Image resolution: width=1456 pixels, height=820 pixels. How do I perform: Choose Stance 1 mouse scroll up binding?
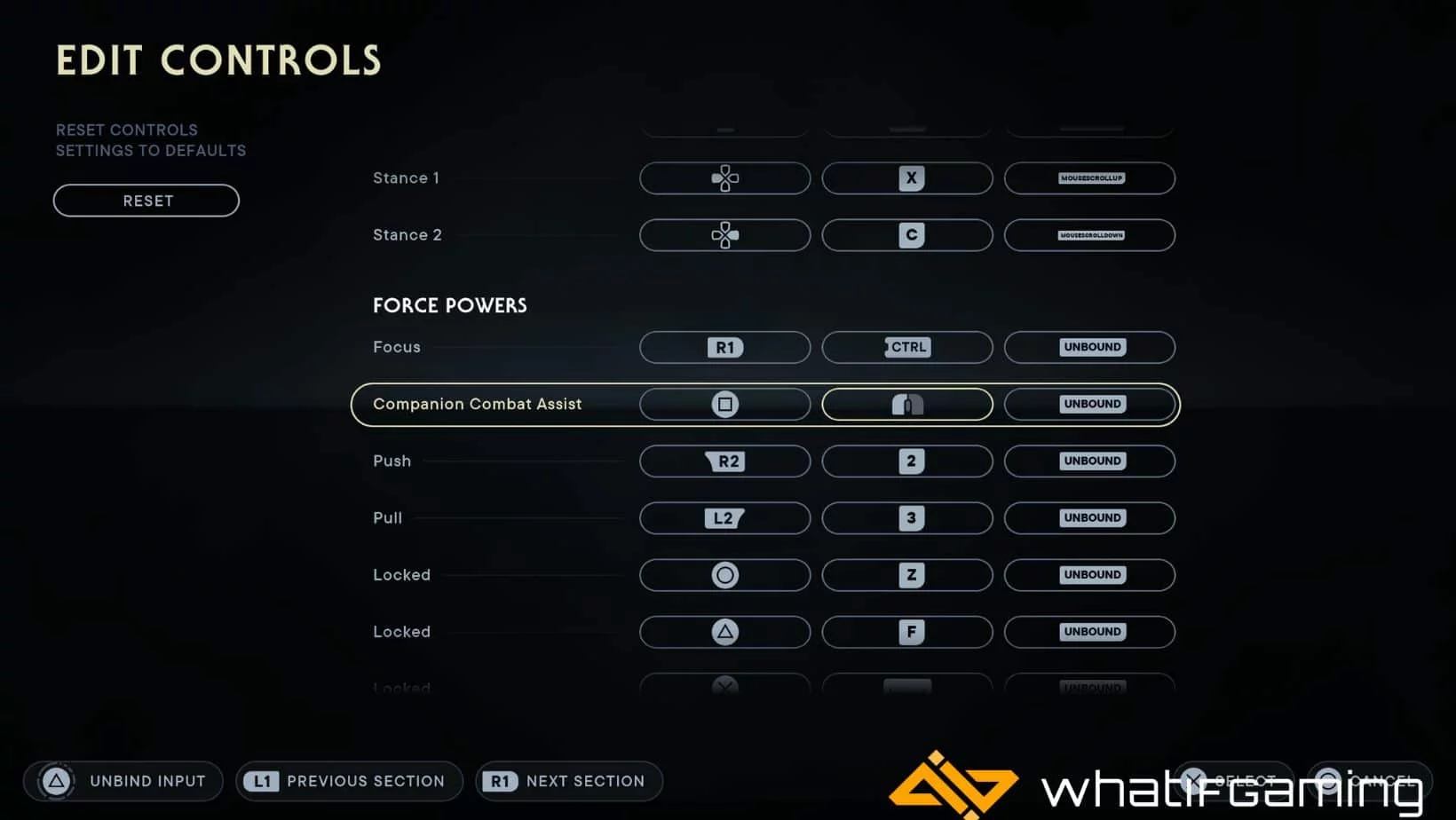click(x=1089, y=178)
